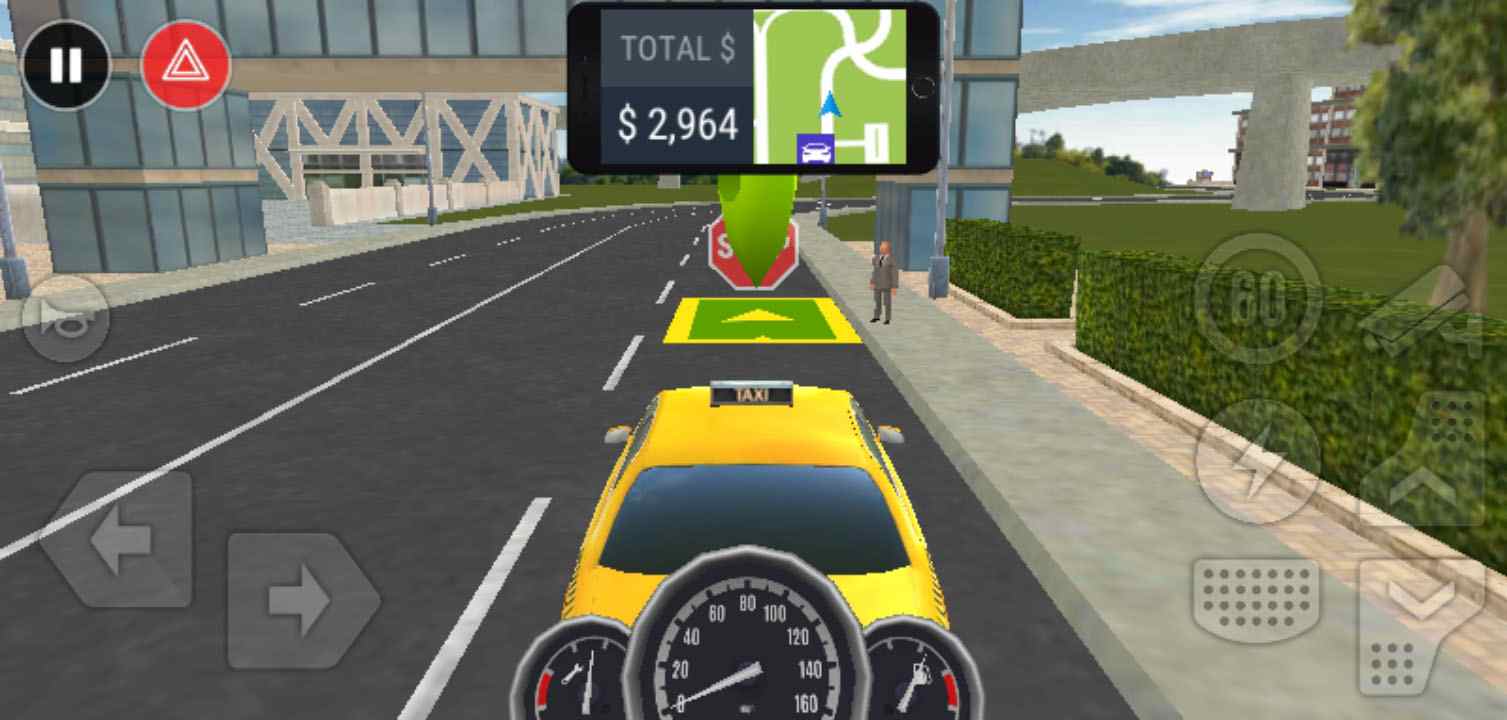
Task: Tap the dotted handbrake pedal icon
Action: click(x=1255, y=600)
